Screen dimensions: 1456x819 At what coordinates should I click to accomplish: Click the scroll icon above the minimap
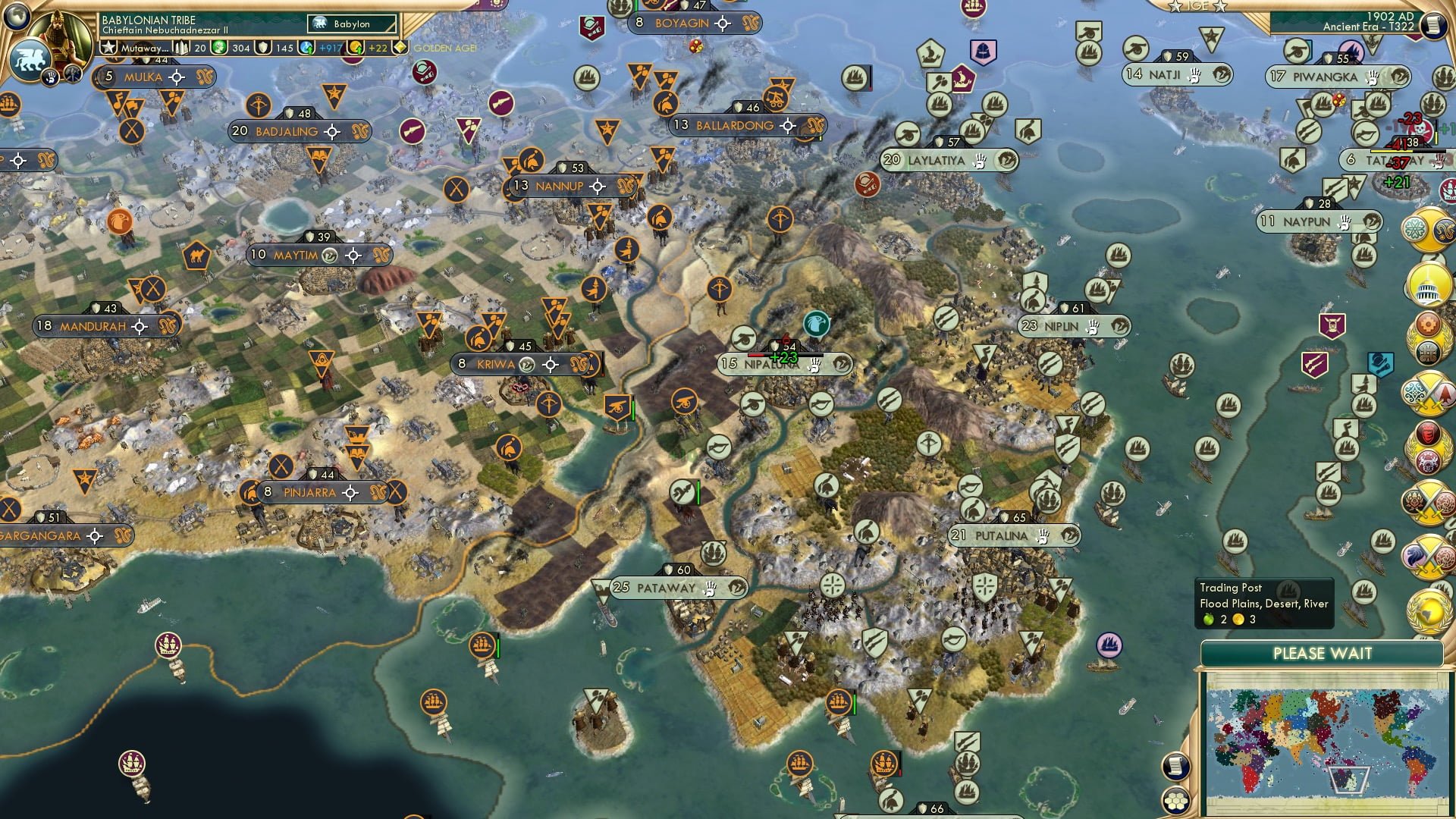1175,765
